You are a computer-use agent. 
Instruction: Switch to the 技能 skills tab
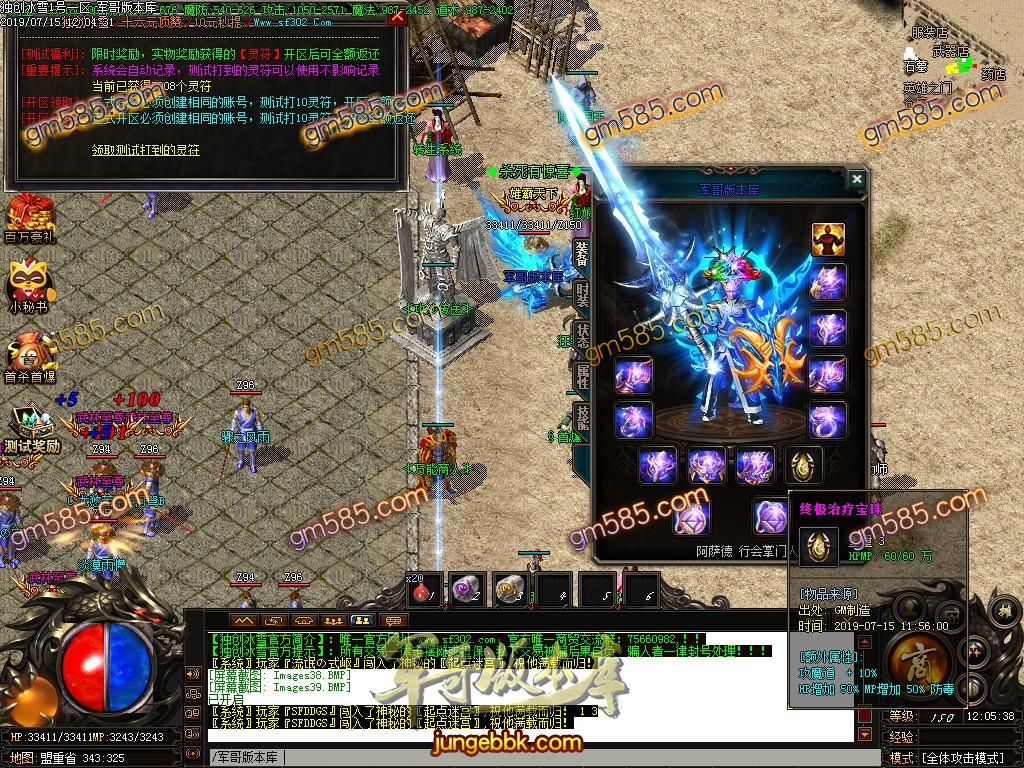click(x=582, y=416)
